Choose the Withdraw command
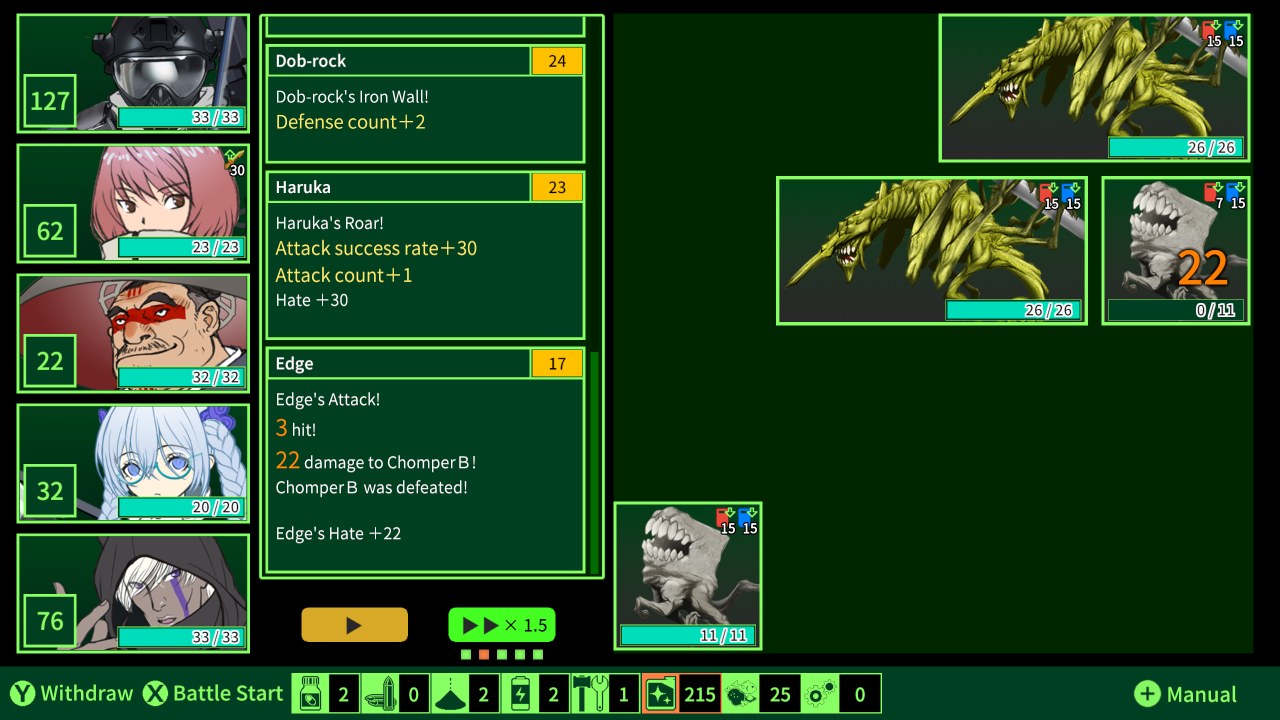 [70, 693]
